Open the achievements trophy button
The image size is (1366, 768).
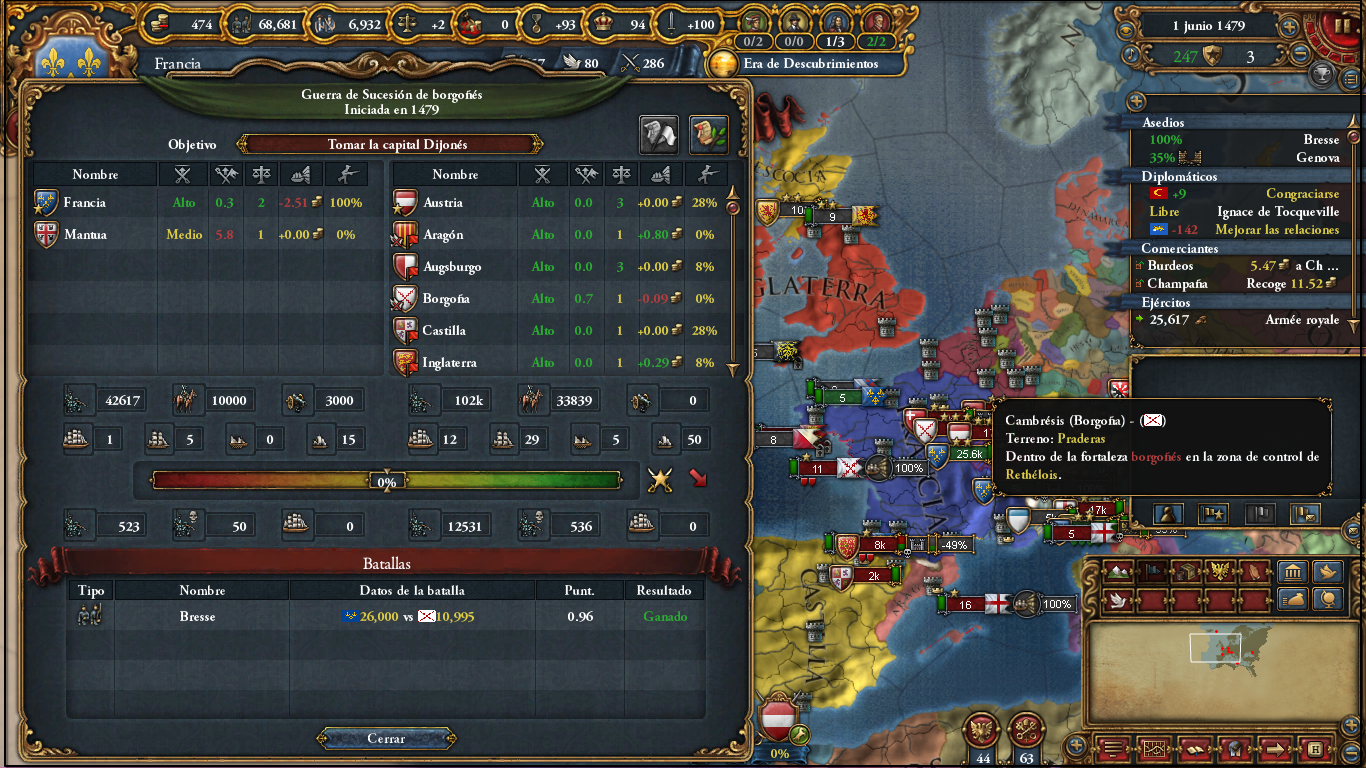point(1321,74)
